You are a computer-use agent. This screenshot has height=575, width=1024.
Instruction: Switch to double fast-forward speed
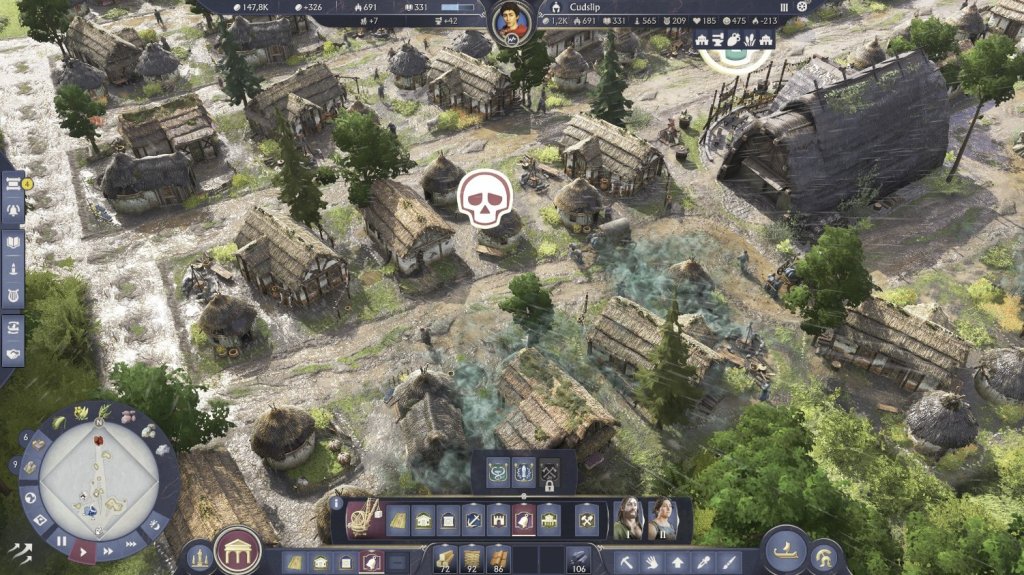(x=107, y=549)
